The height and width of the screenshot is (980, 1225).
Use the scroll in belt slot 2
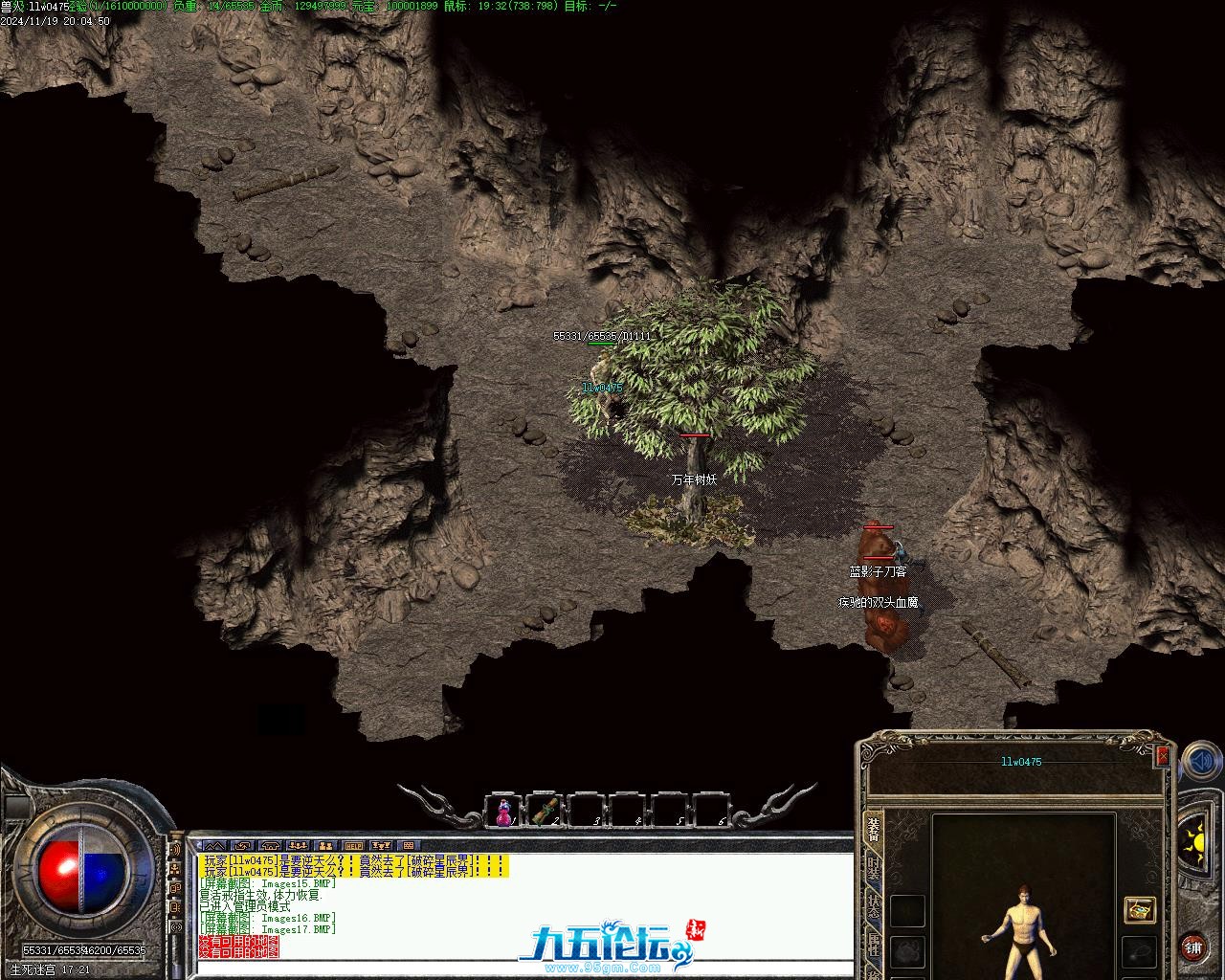click(x=545, y=812)
